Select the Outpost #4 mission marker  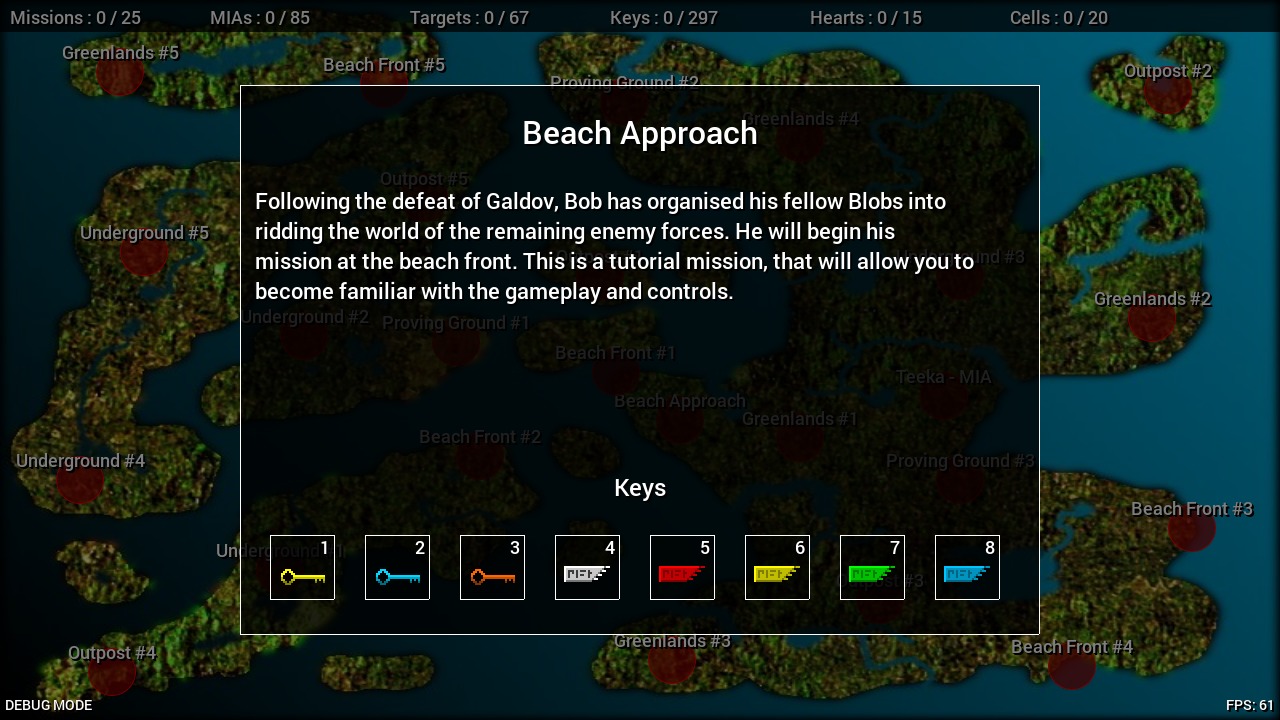(x=112, y=673)
